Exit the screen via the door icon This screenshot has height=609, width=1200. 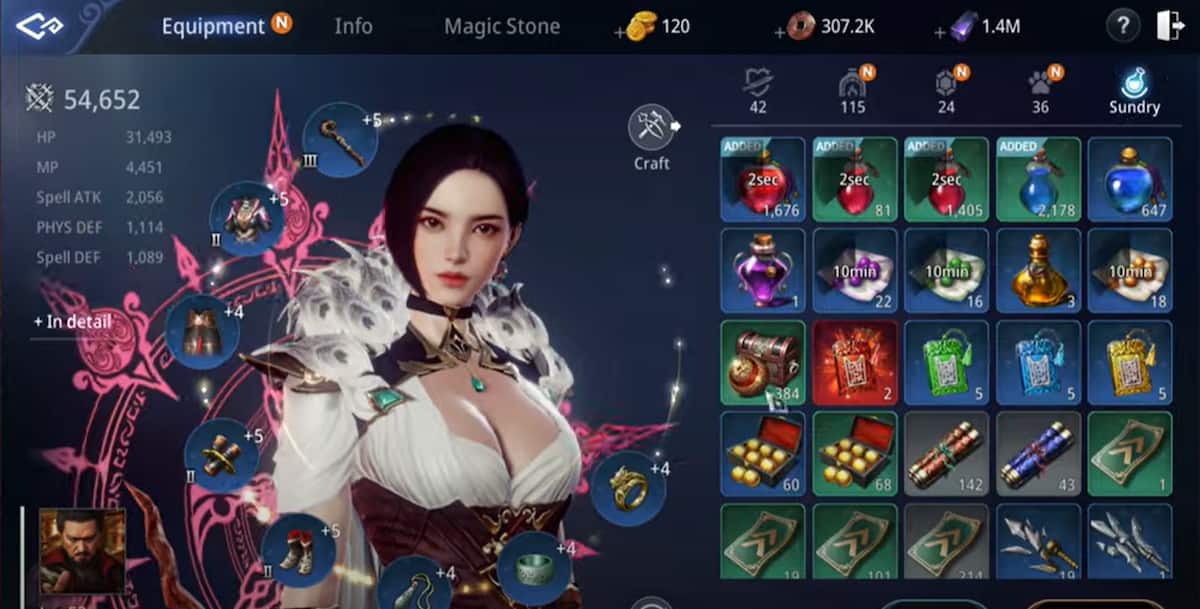click(1169, 27)
